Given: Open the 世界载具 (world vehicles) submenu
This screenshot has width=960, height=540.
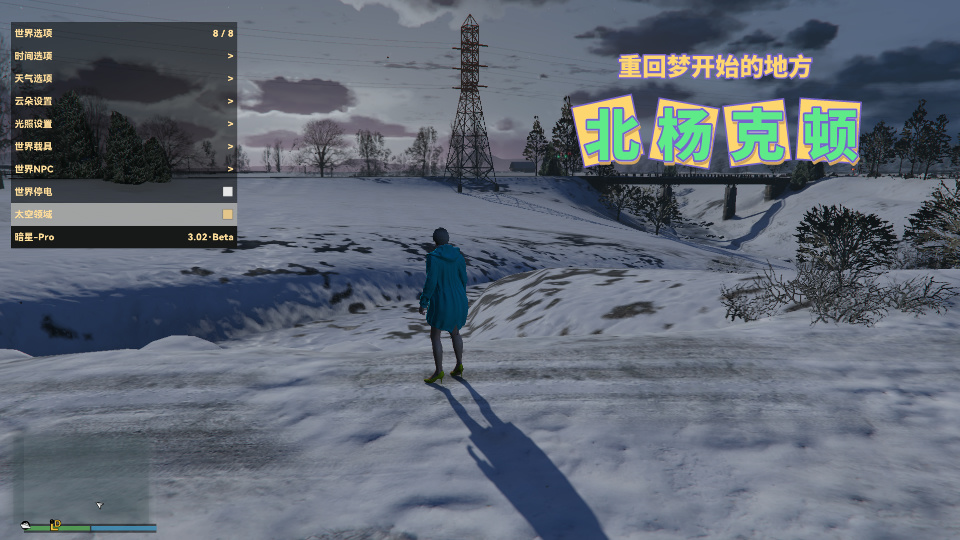Looking at the screenshot, I should 124,146.
